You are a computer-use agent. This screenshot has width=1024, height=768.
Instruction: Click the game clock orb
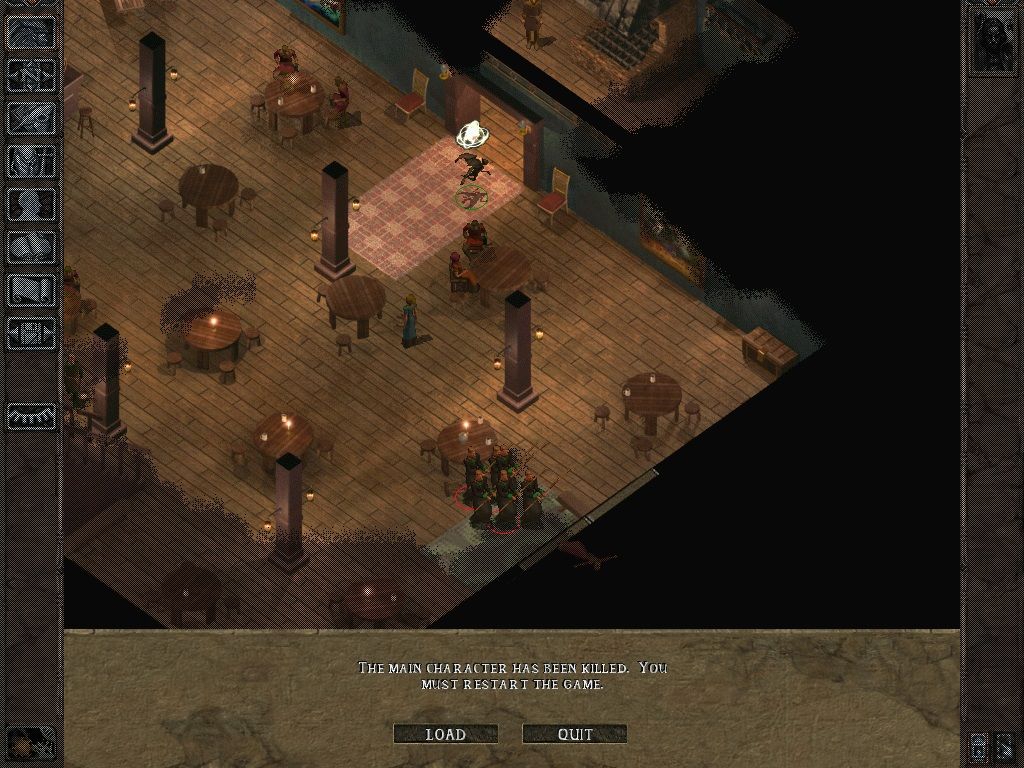click(x=31, y=743)
